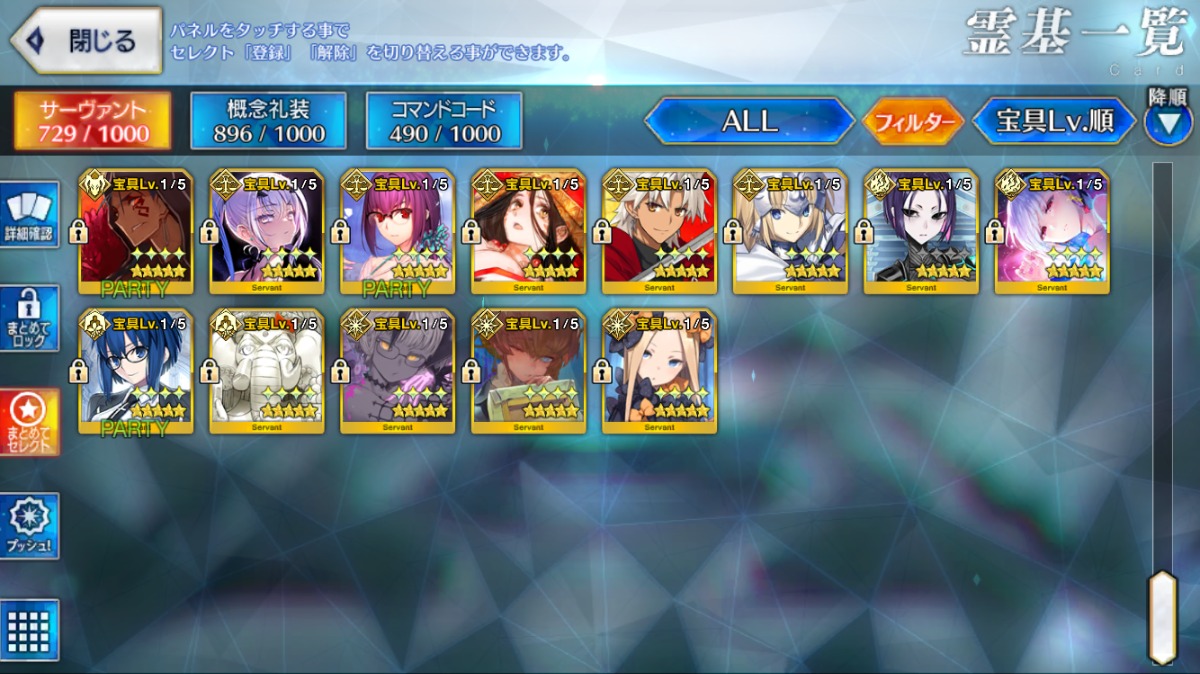The width and height of the screenshot is (1200, 674).
Task: Switch to the サーヴァント tab
Action: 93,121
